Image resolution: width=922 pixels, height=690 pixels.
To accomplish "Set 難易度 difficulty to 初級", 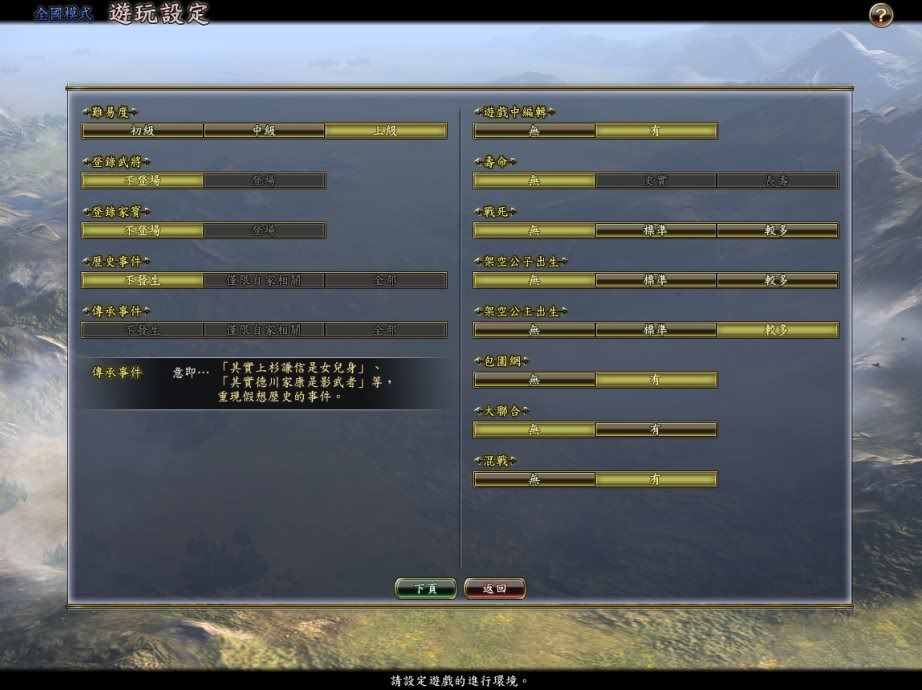I will [x=142, y=130].
